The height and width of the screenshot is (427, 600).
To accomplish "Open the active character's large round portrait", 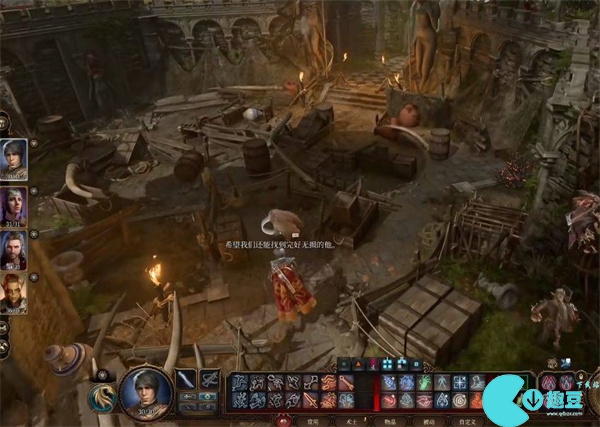I will (145, 391).
